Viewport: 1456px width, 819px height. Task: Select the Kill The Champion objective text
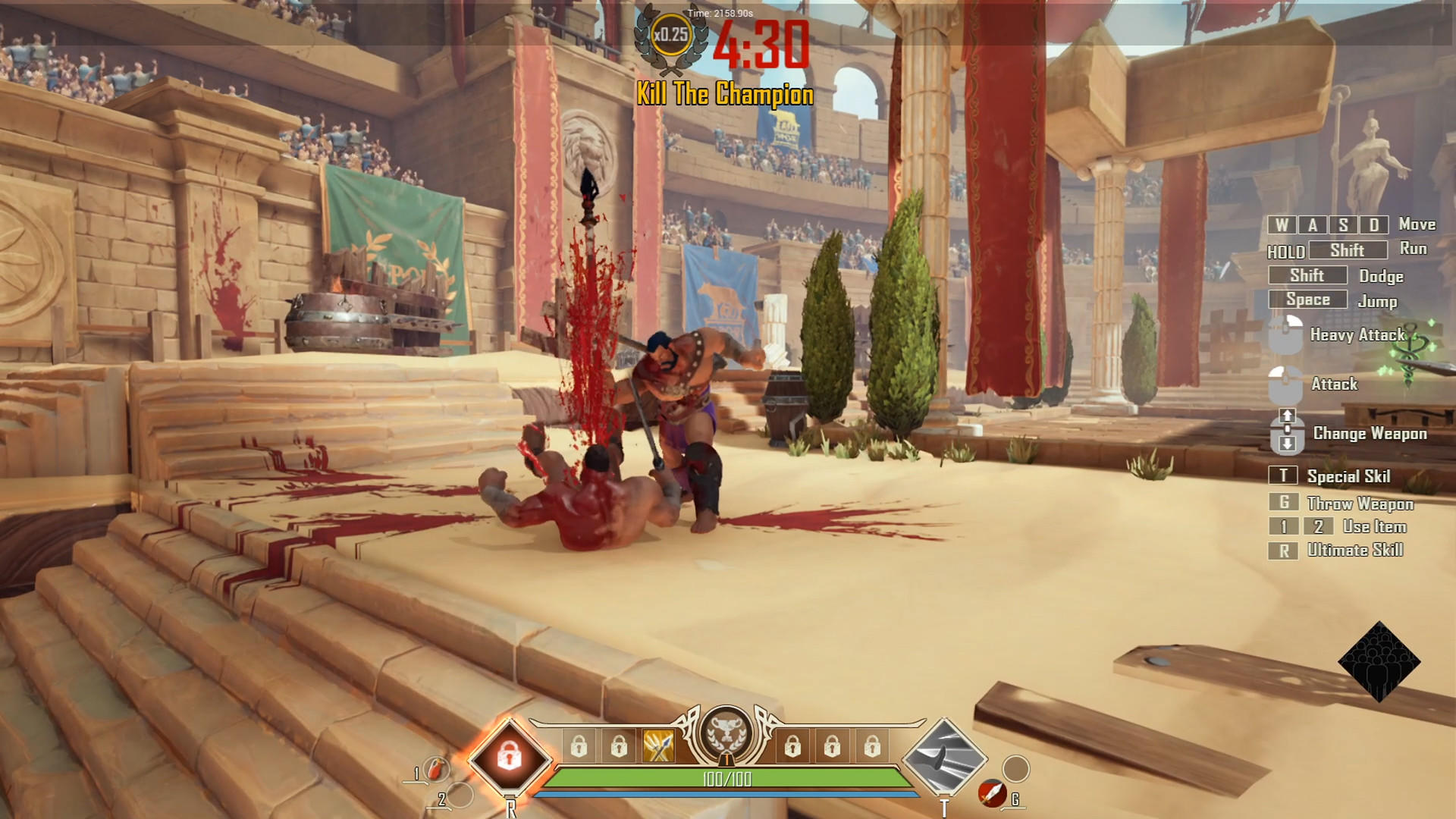point(723,96)
